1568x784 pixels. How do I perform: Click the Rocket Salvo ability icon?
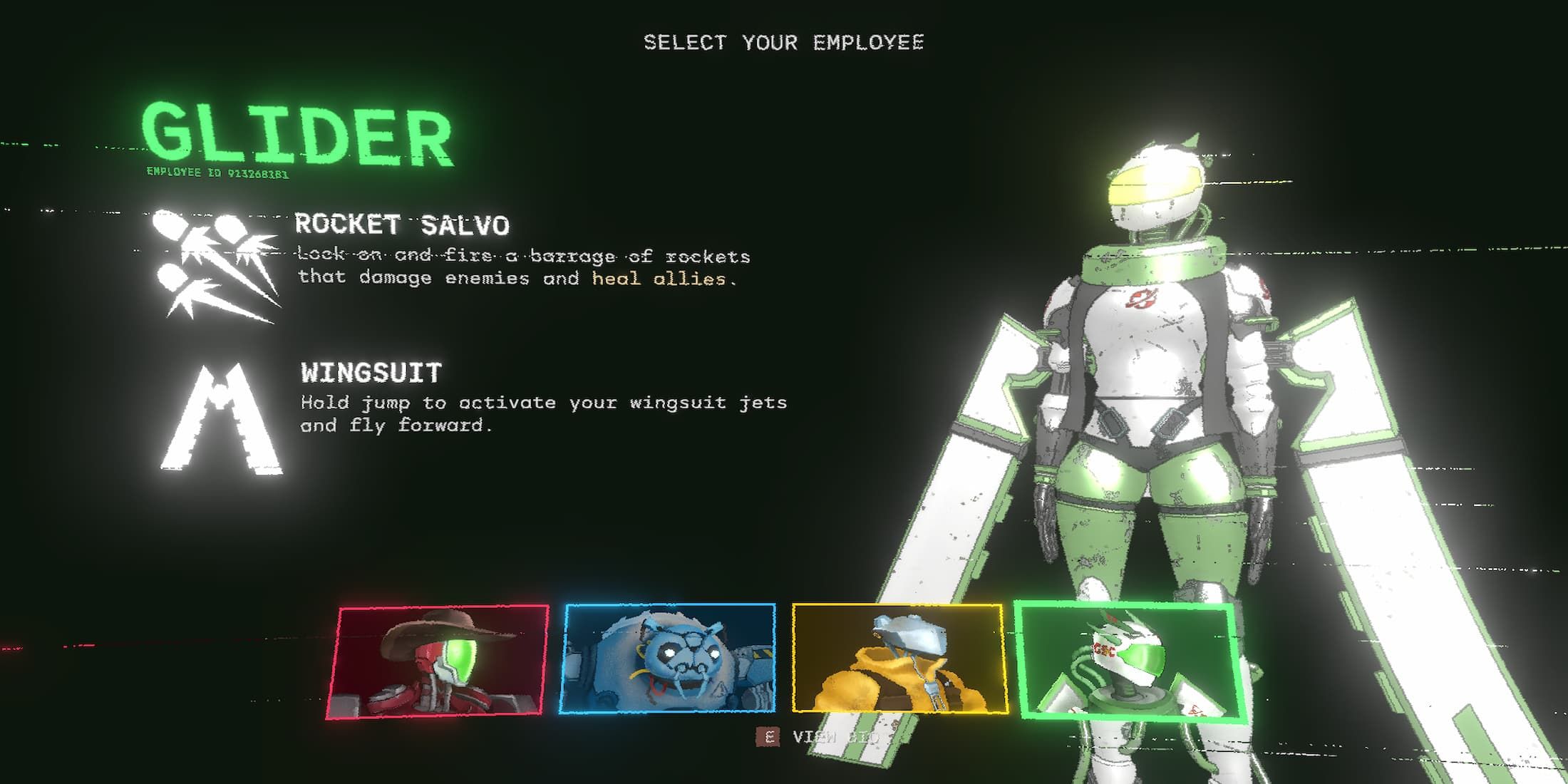tap(215, 265)
